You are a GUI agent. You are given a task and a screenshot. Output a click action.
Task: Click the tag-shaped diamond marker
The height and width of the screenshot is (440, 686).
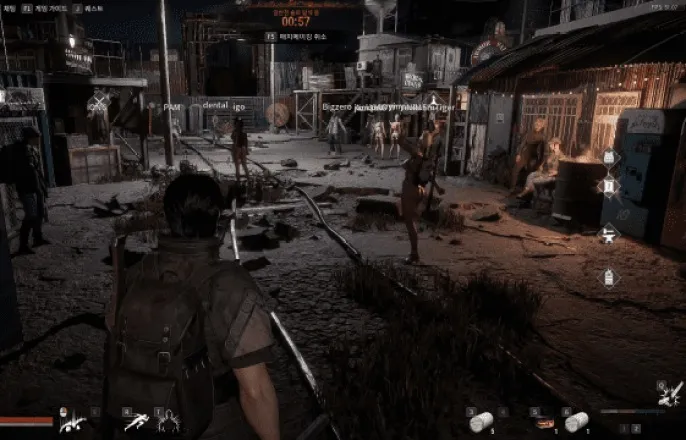click(606, 278)
